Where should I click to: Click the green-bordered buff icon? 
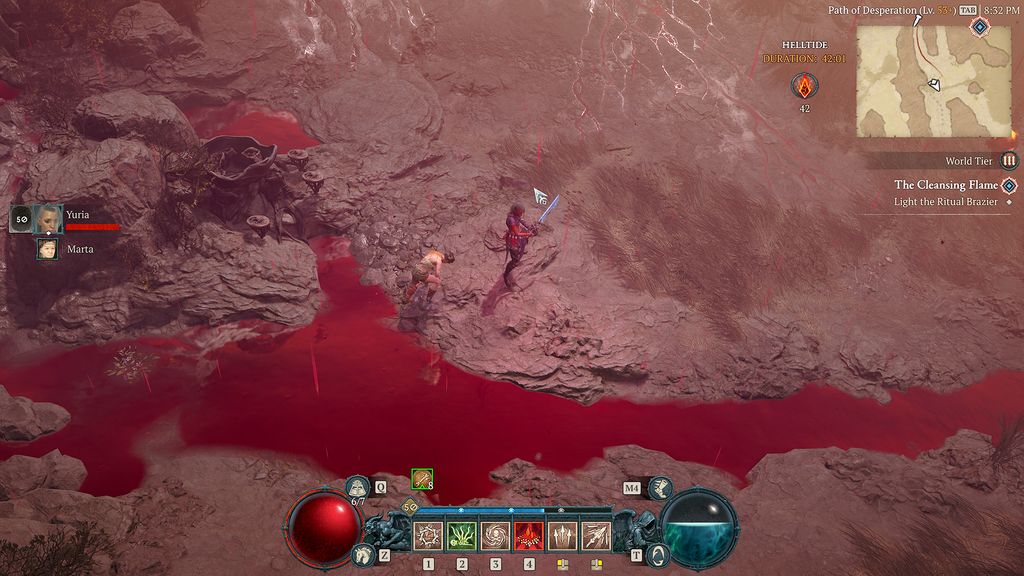tap(422, 479)
